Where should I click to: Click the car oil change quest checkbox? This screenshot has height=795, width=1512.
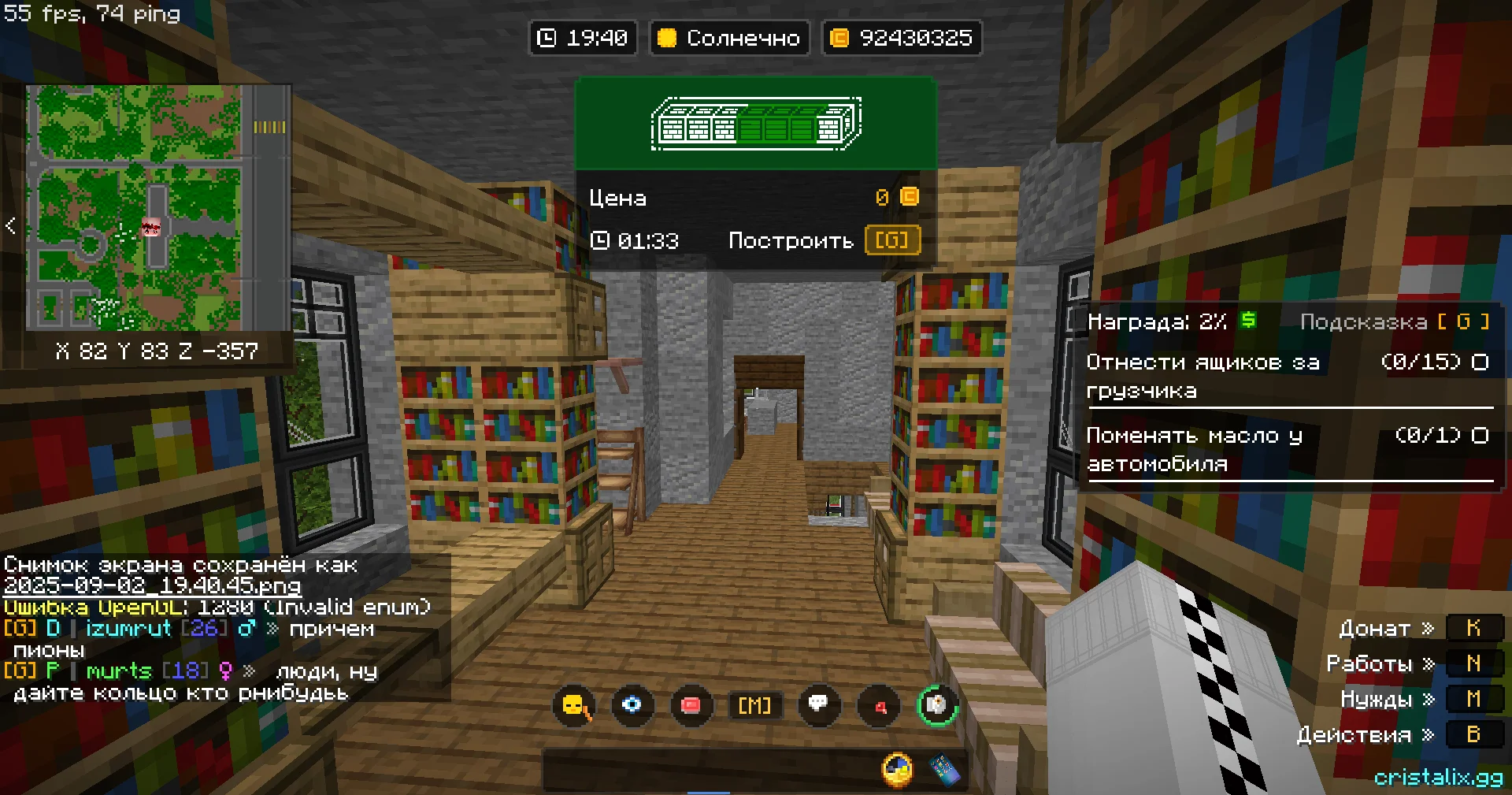1480,436
